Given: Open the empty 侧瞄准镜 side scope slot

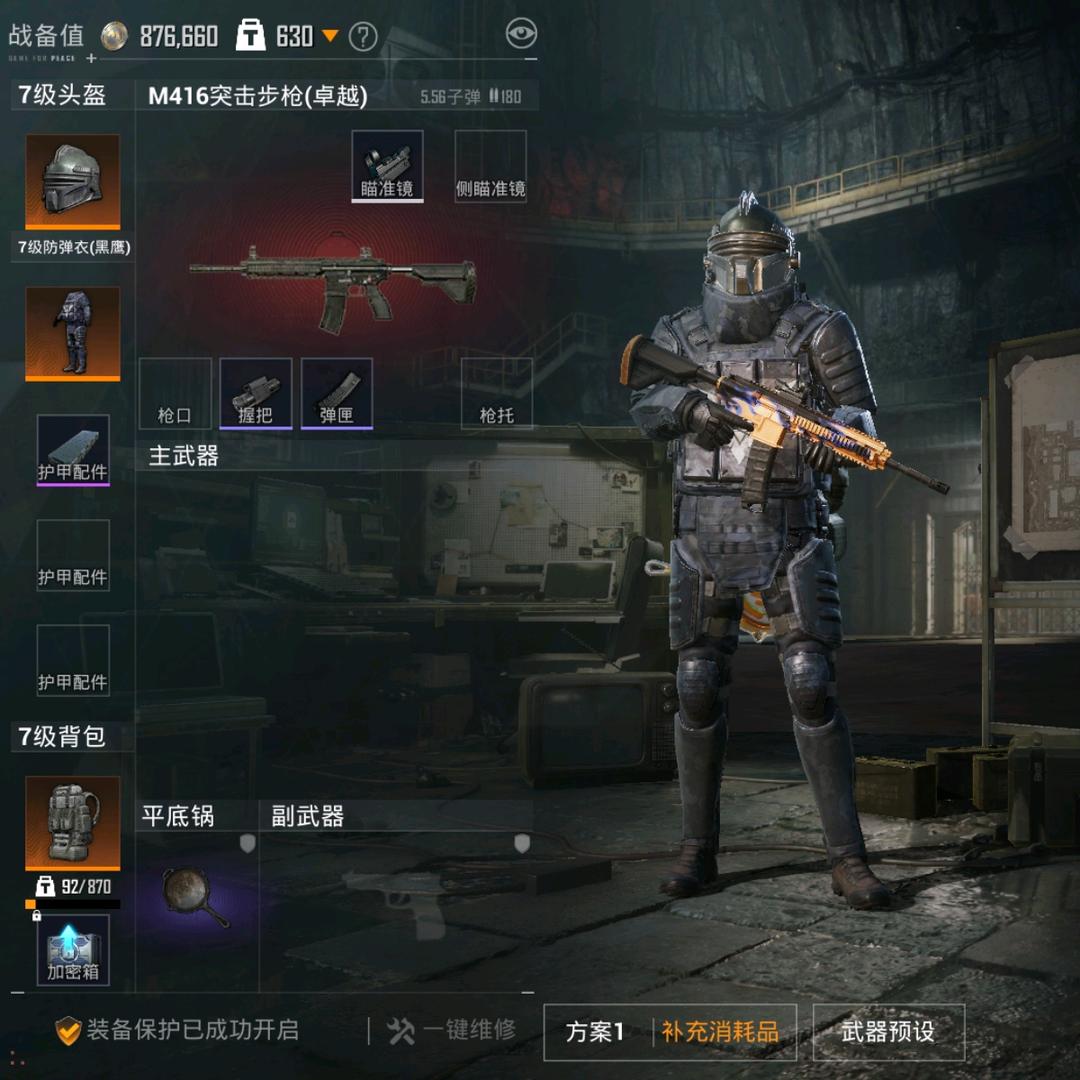Looking at the screenshot, I should (490, 166).
